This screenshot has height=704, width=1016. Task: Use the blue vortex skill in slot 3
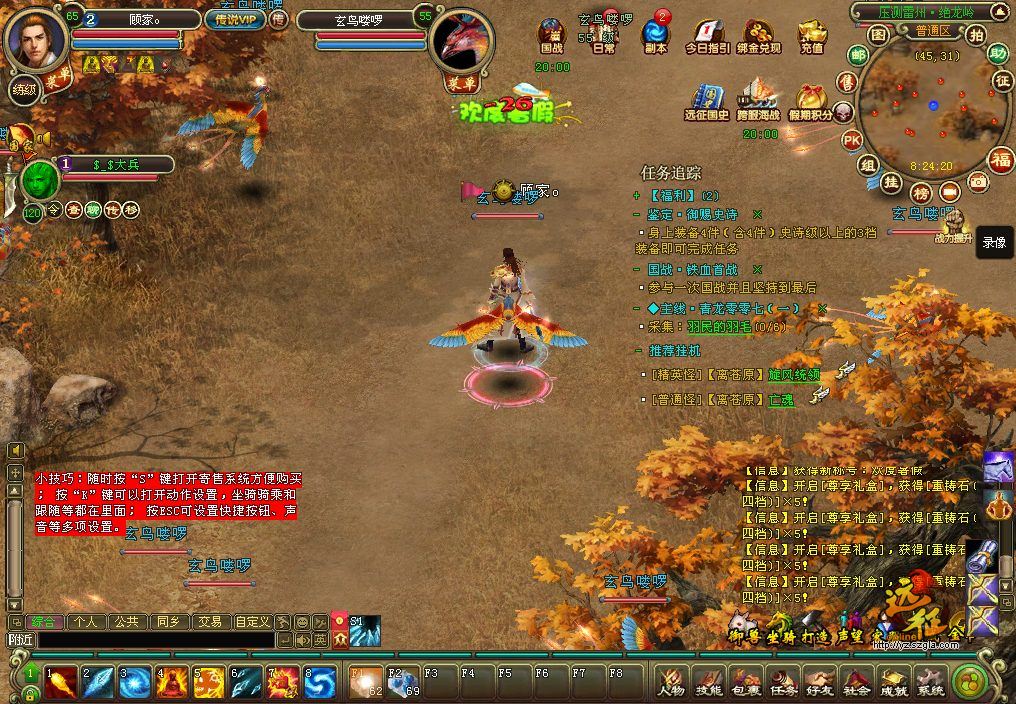(x=135, y=682)
